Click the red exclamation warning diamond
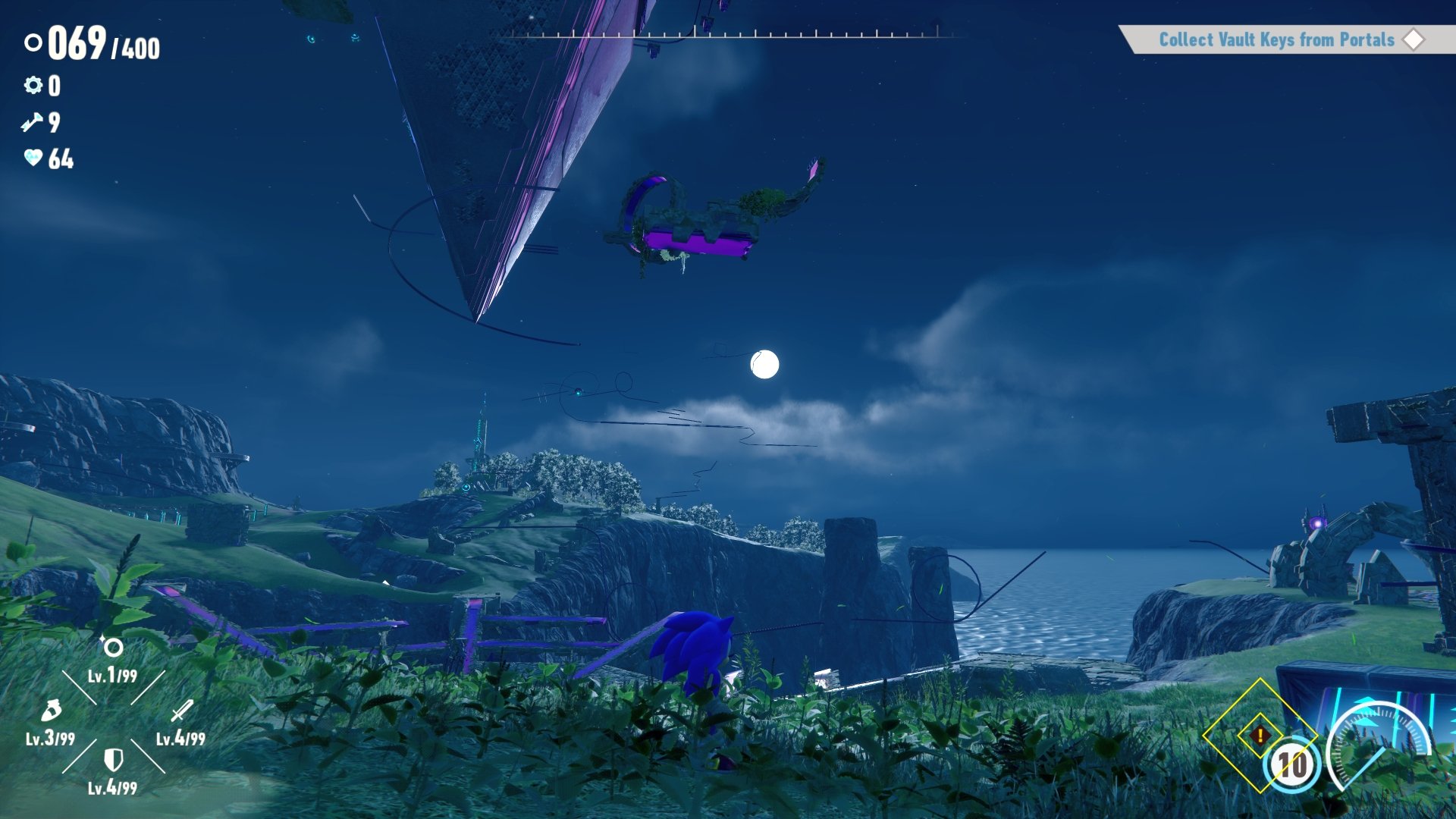 pos(1260,735)
